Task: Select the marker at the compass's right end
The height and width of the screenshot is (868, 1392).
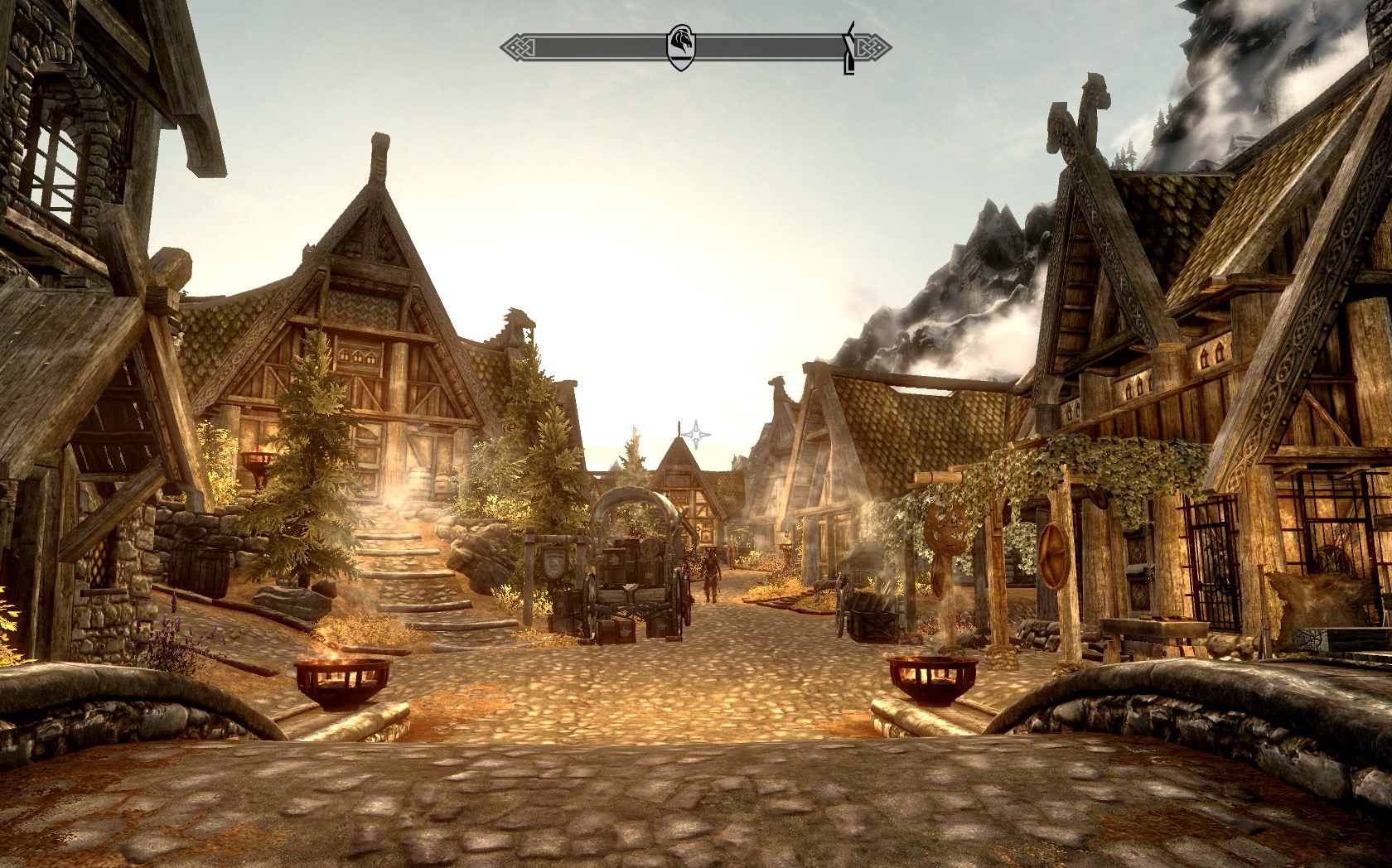Action: pyautogui.click(x=848, y=50)
